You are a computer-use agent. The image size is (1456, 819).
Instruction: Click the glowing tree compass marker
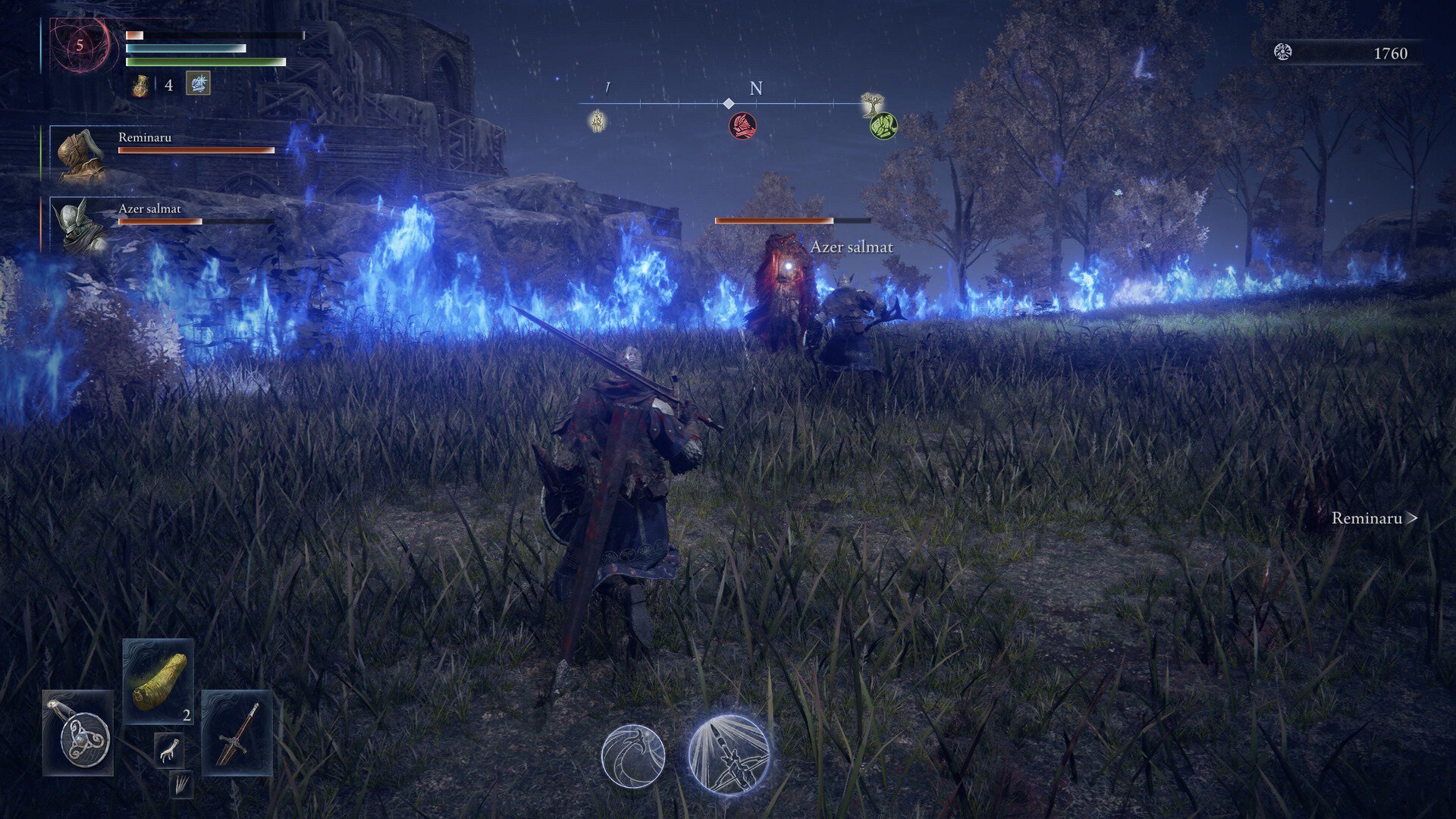coord(873,104)
